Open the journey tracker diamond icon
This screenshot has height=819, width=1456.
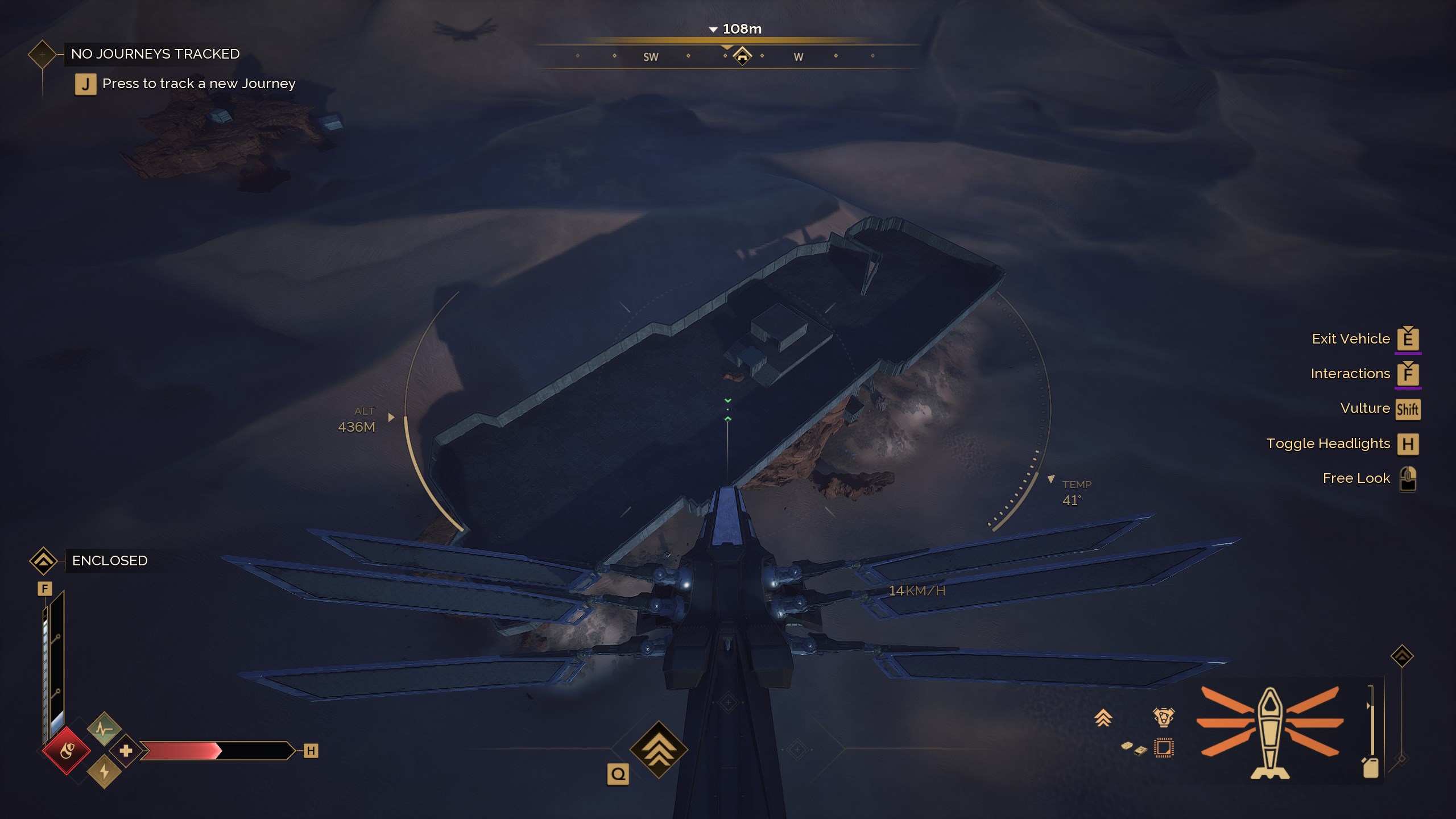[x=42, y=55]
